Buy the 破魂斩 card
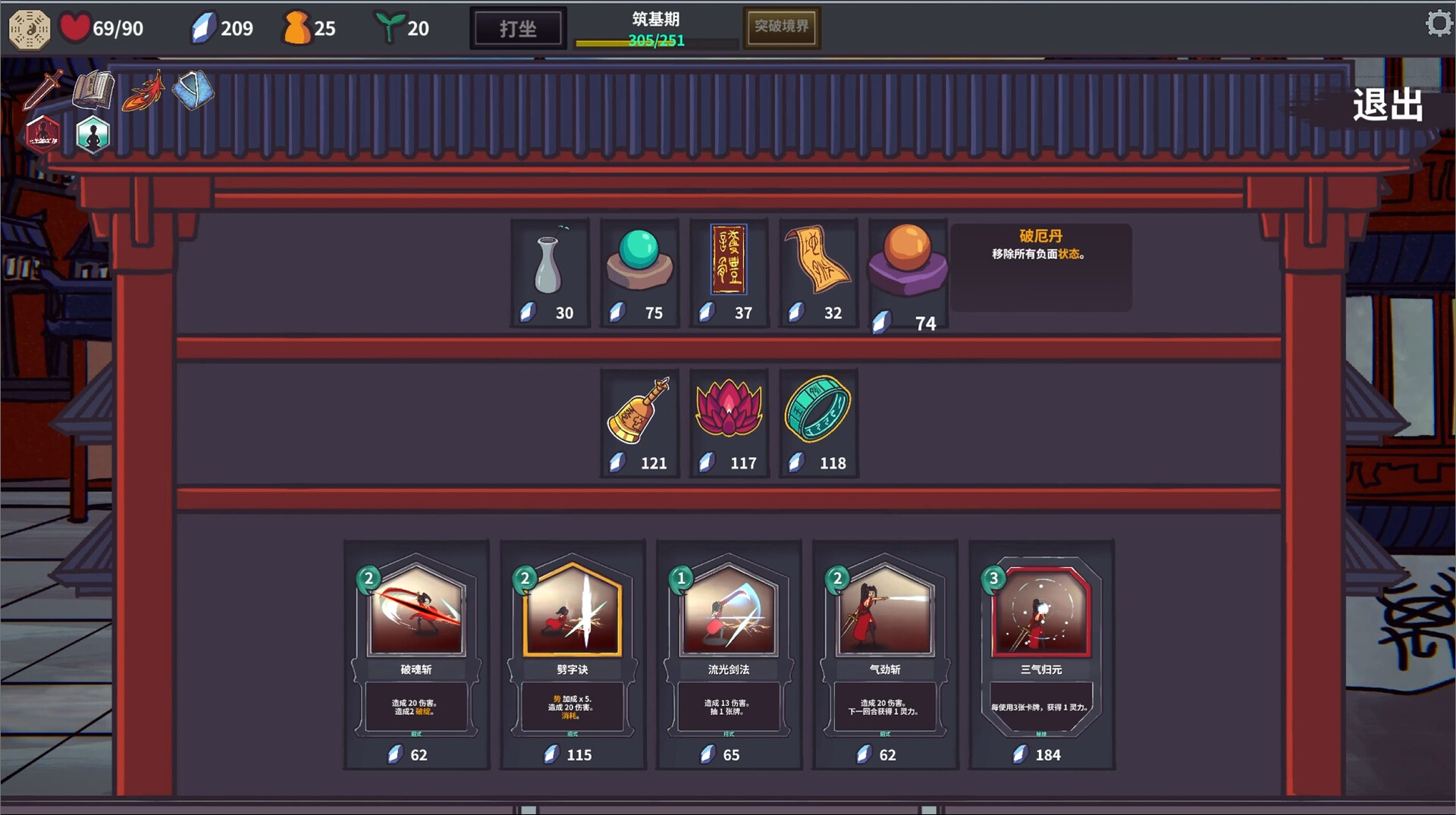1456x815 pixels. [416, 654]
